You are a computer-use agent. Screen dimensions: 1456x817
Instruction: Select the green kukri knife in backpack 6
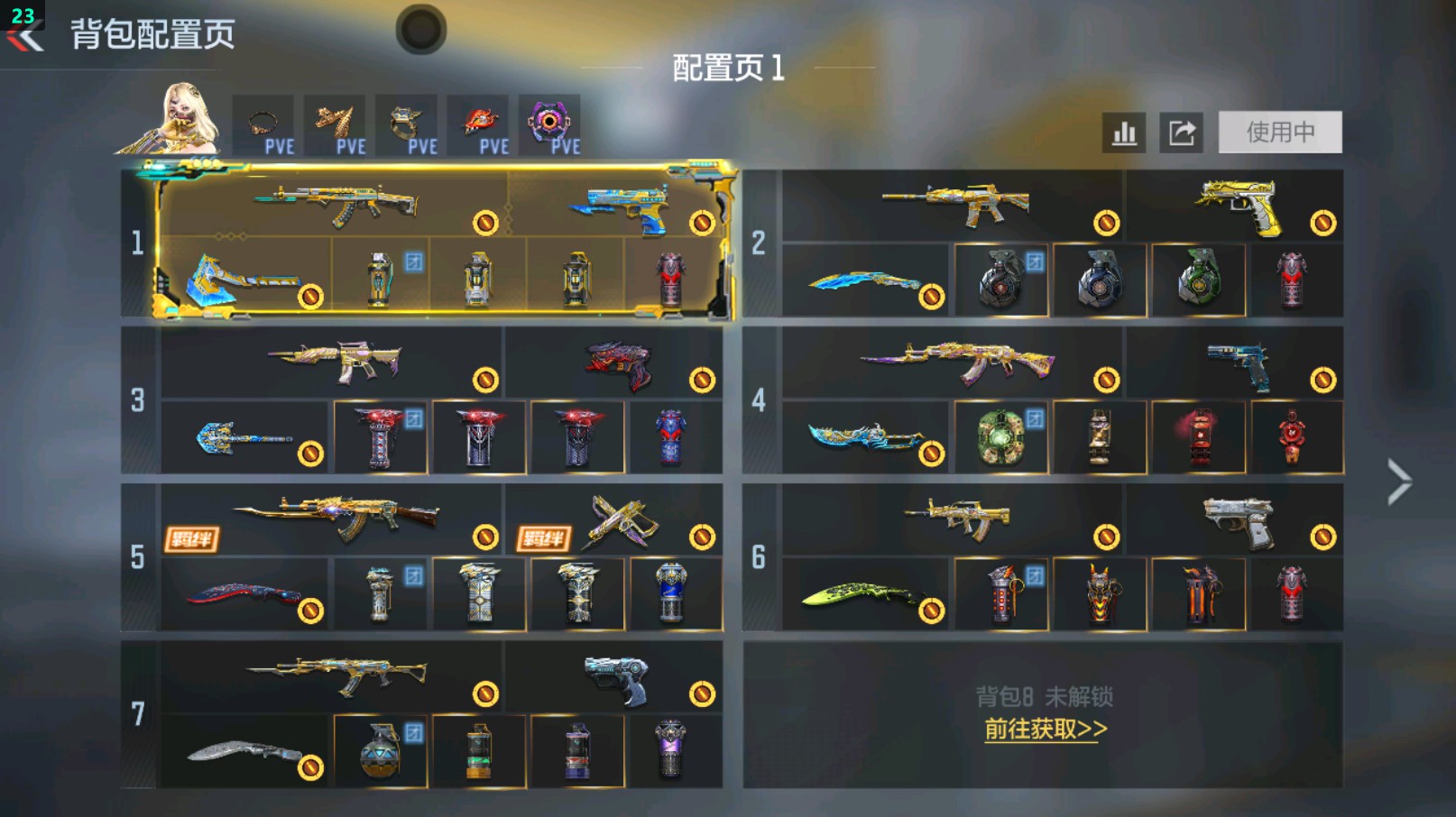857,593
